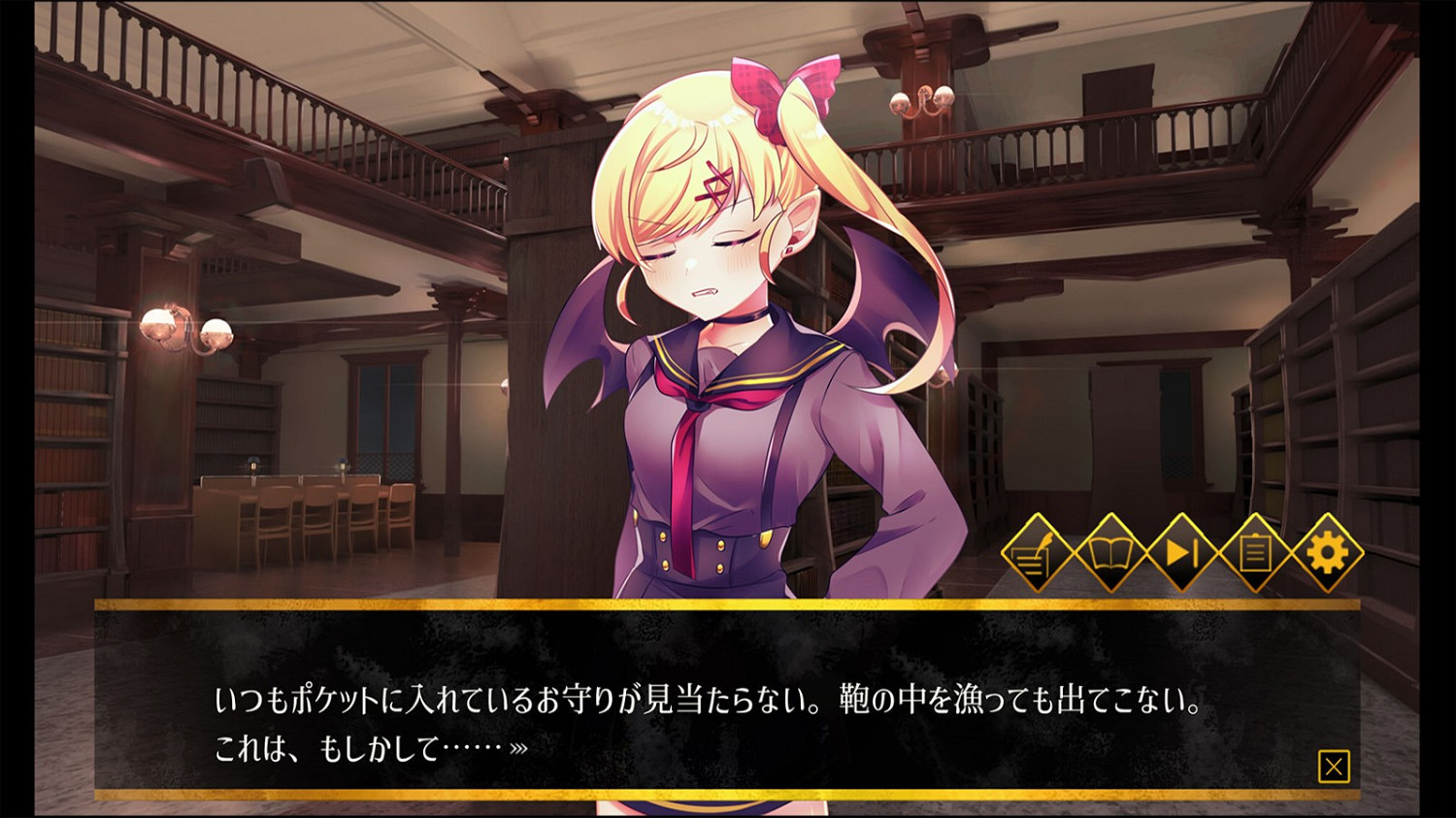This screenshot has height=818, width=1456.
Task: Enable skip mode using the fast-forward icon
Action: (x=1182, y=553)
